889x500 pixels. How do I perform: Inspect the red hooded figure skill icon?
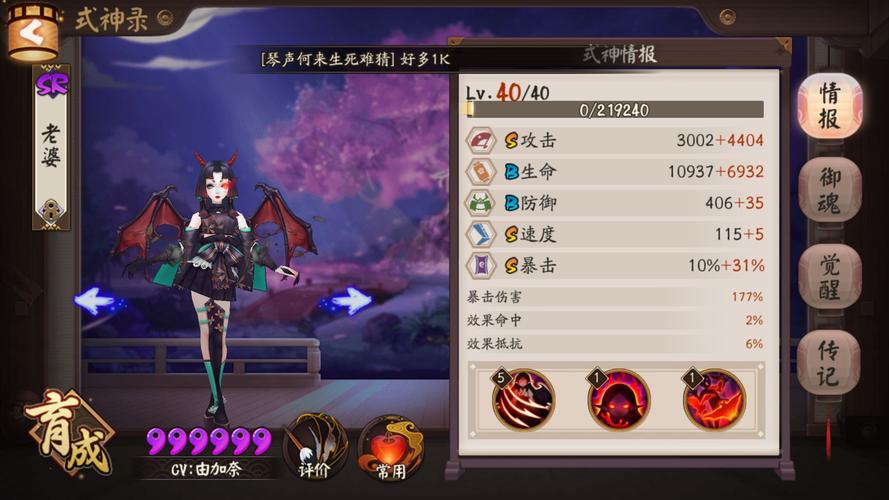tap(618, 399)
